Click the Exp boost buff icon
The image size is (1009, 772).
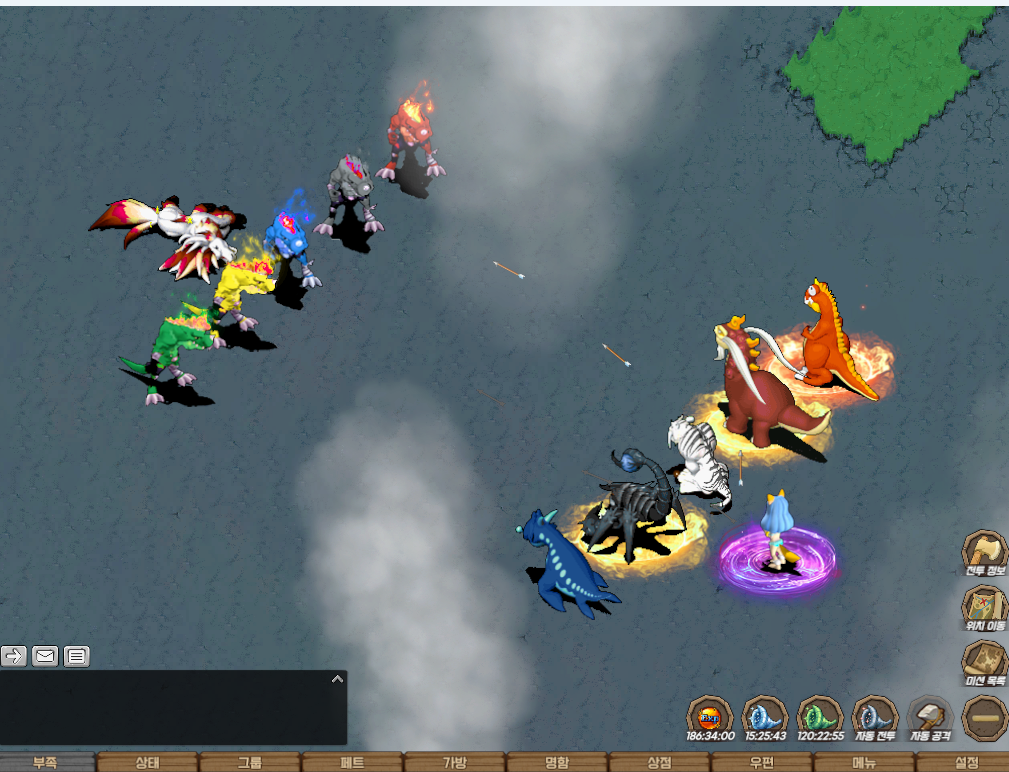point(710,716)
